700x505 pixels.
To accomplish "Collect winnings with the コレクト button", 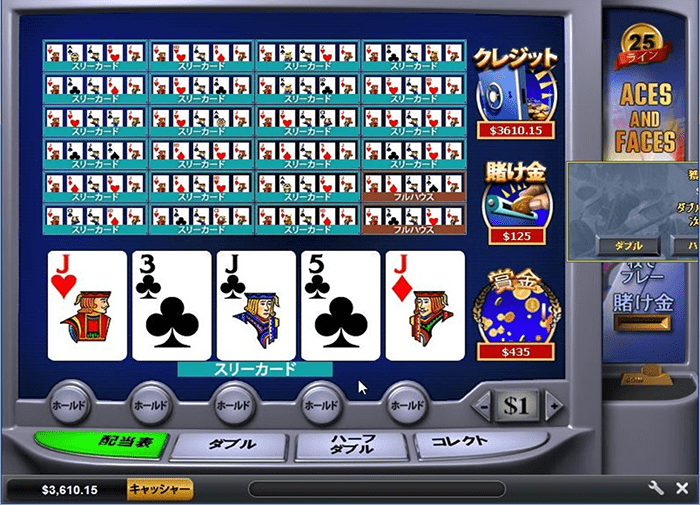I will pos(464,442).
